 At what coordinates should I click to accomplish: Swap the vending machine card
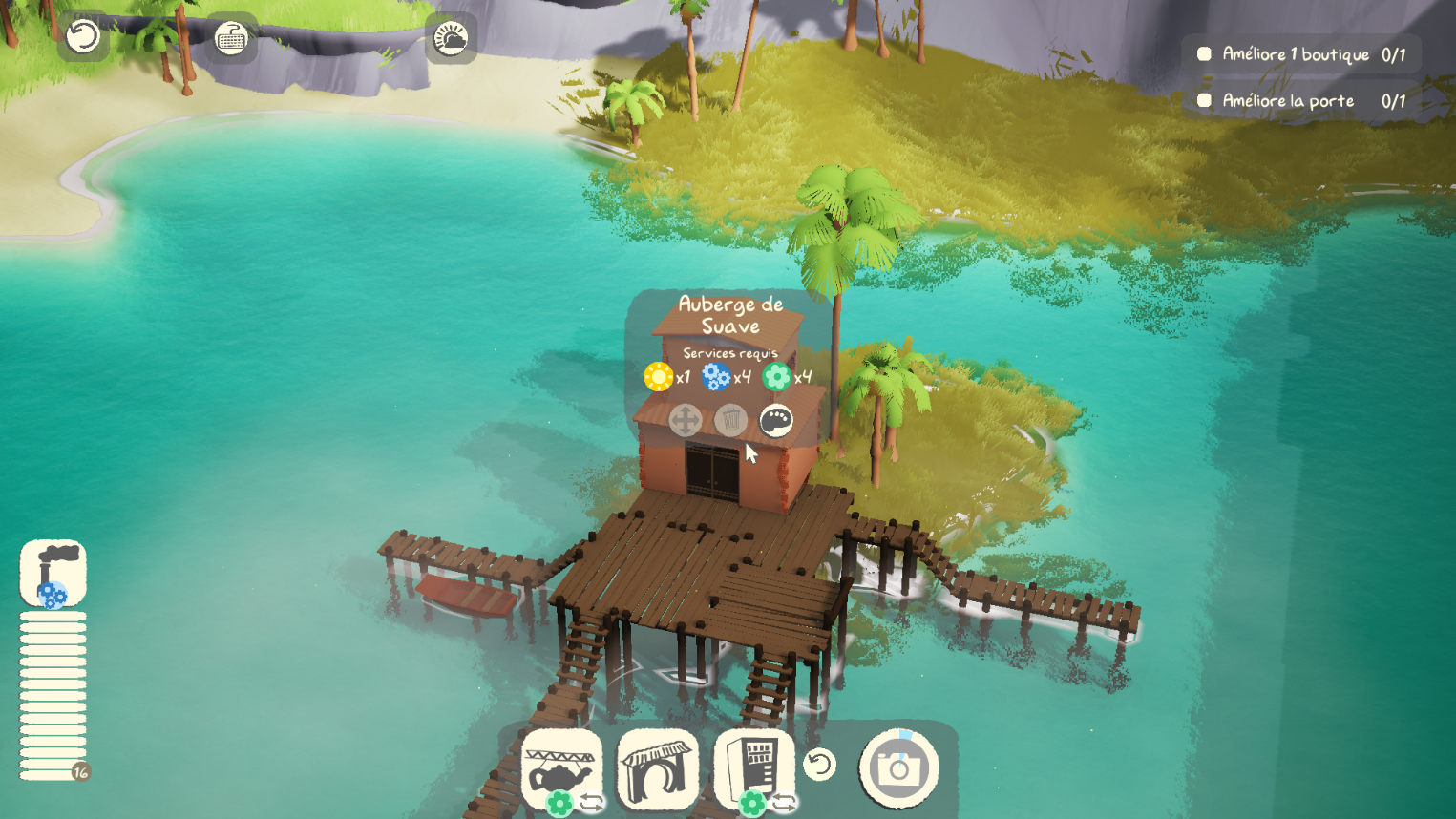[784, 803]
